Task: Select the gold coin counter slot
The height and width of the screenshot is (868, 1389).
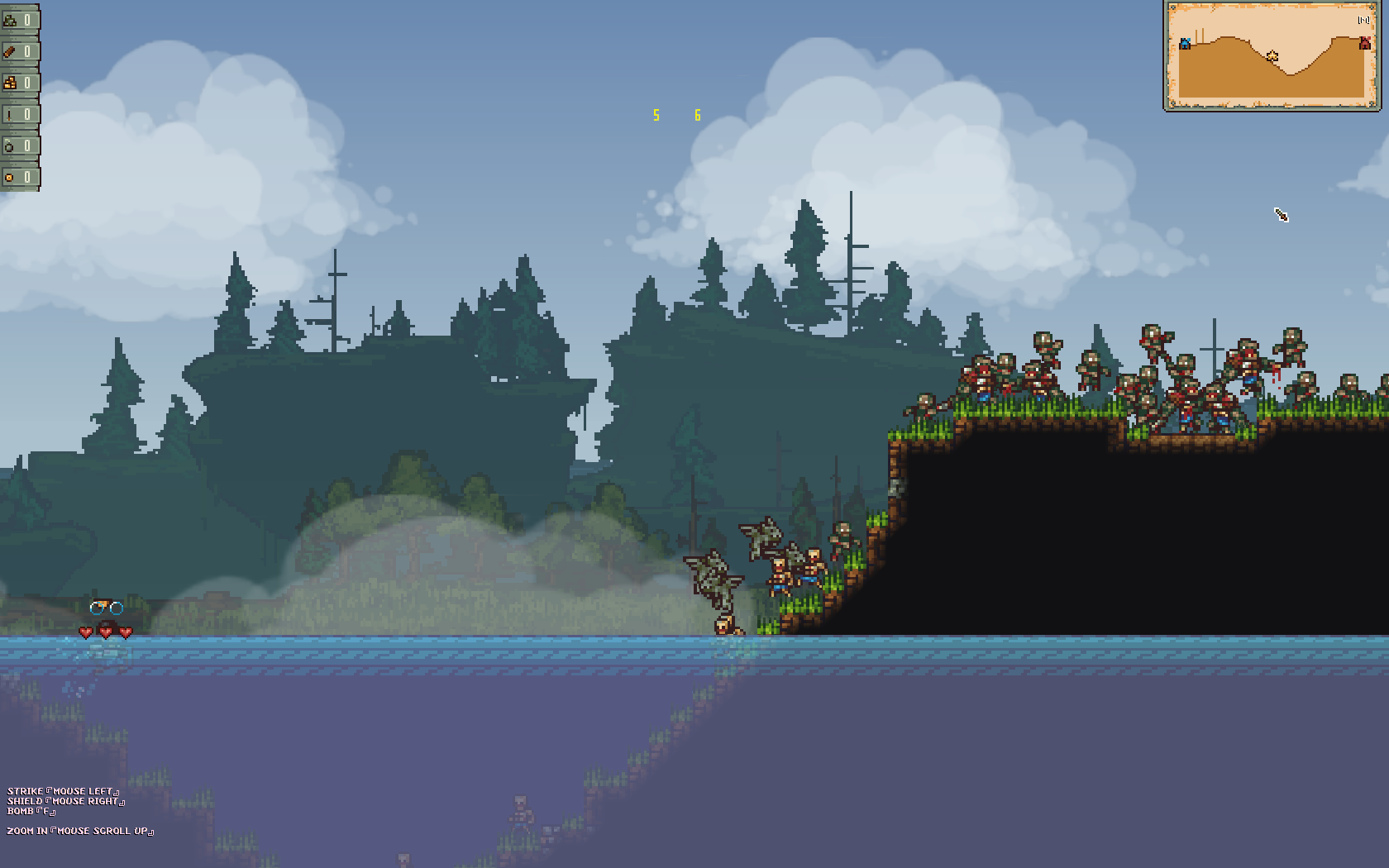Action: coord(19,177)
